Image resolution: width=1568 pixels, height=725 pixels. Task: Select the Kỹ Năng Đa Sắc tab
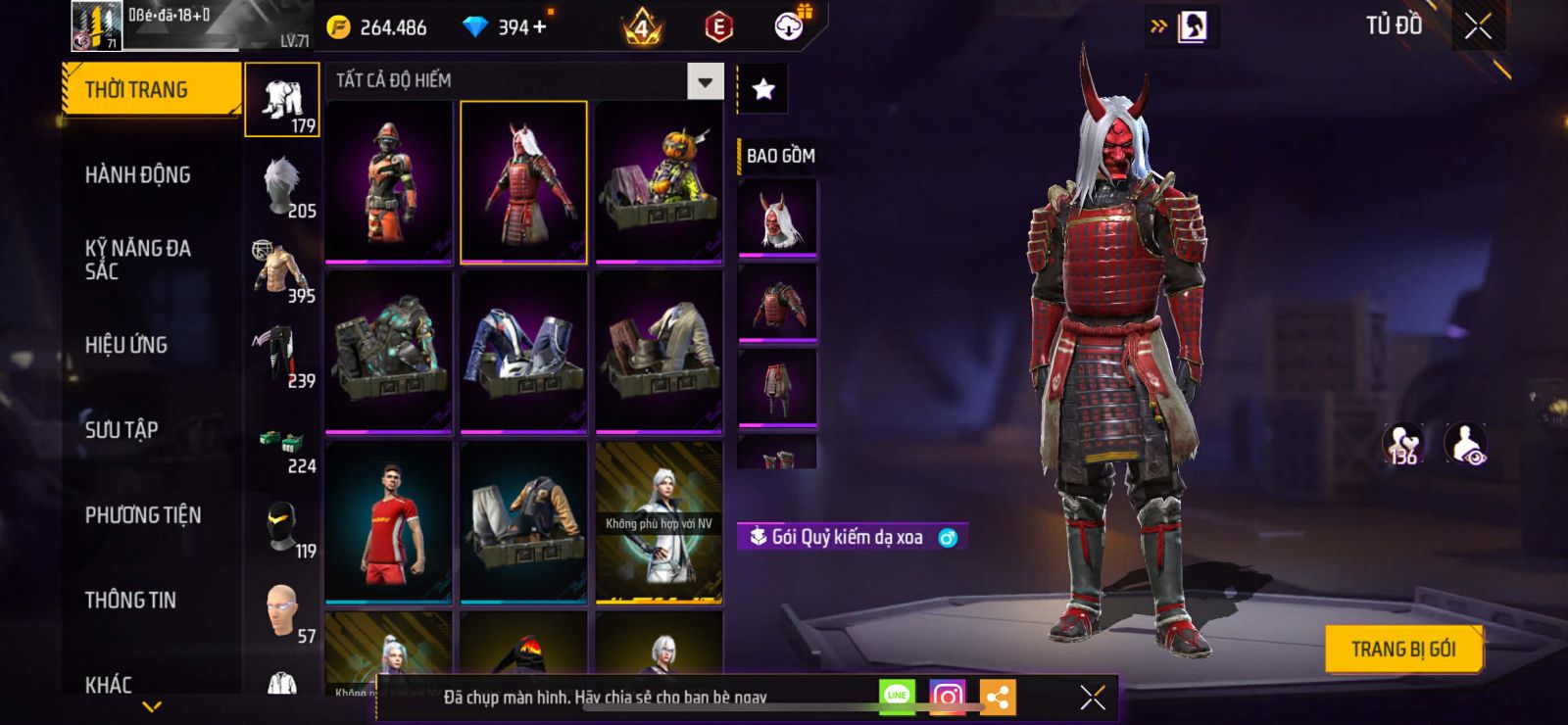click(138, 260)
